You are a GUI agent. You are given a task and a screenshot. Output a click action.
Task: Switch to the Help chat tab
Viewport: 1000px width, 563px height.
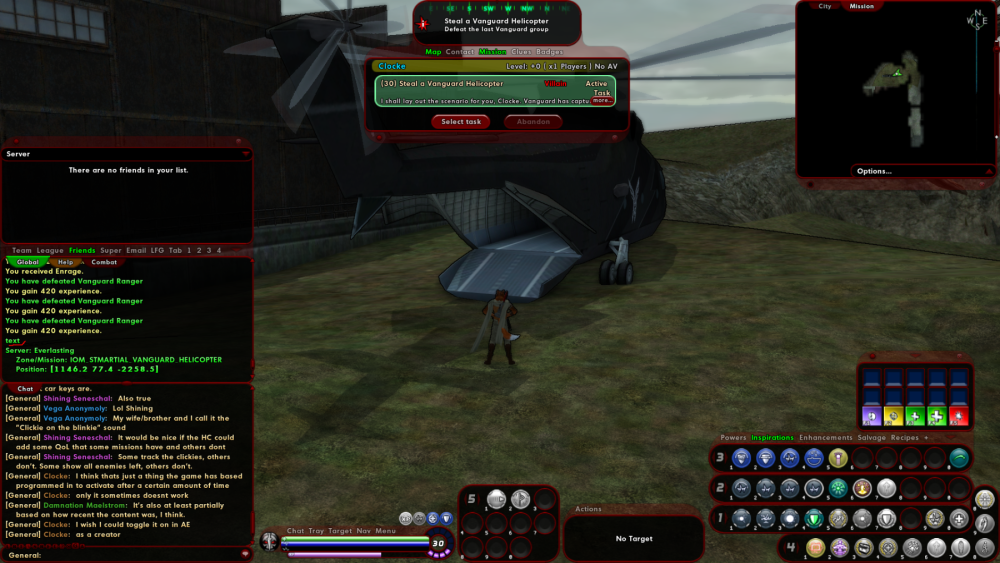click(66, 262)
